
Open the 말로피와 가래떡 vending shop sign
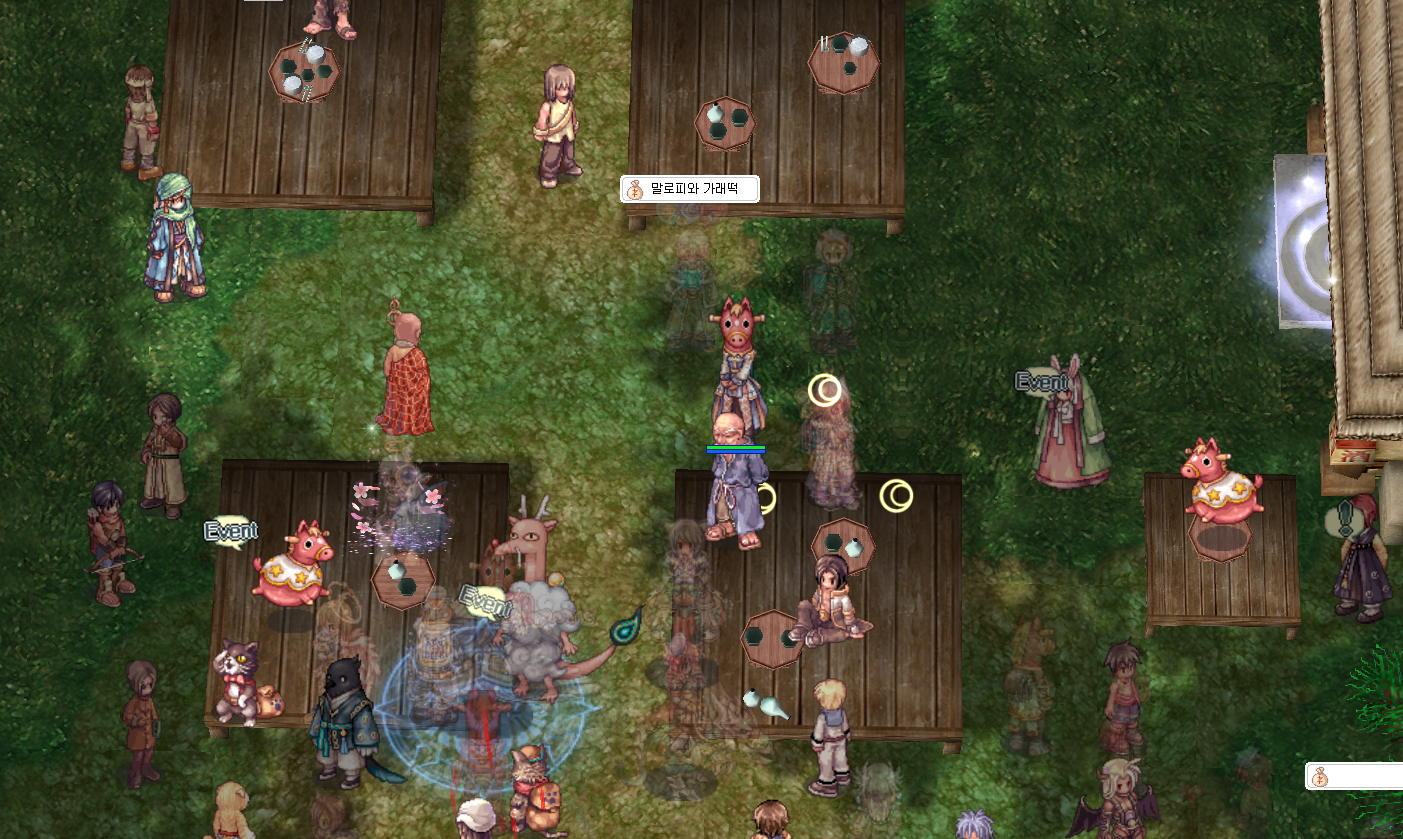pos(689,188)
